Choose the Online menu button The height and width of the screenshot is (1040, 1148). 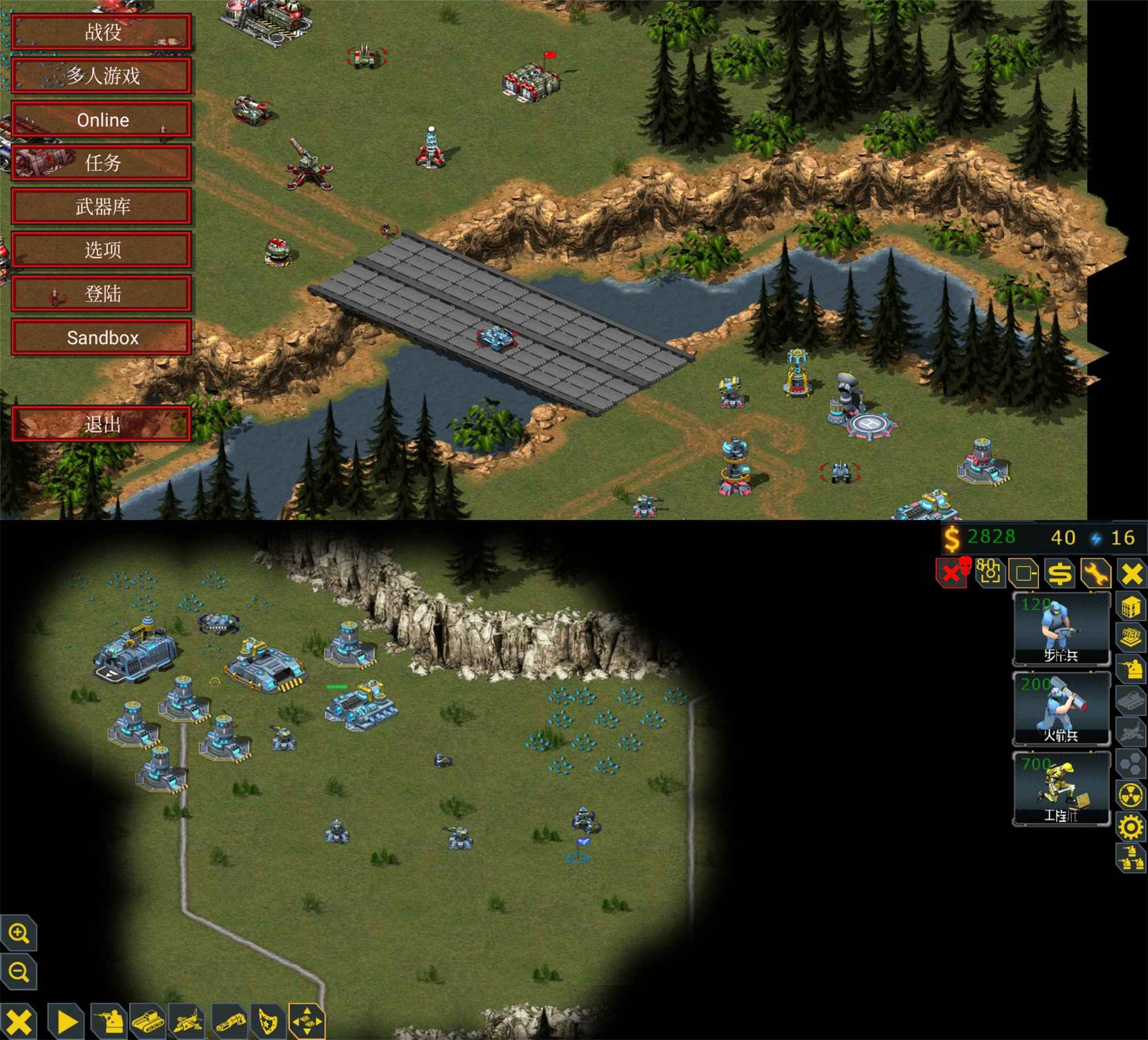click(x=101, y=119)
